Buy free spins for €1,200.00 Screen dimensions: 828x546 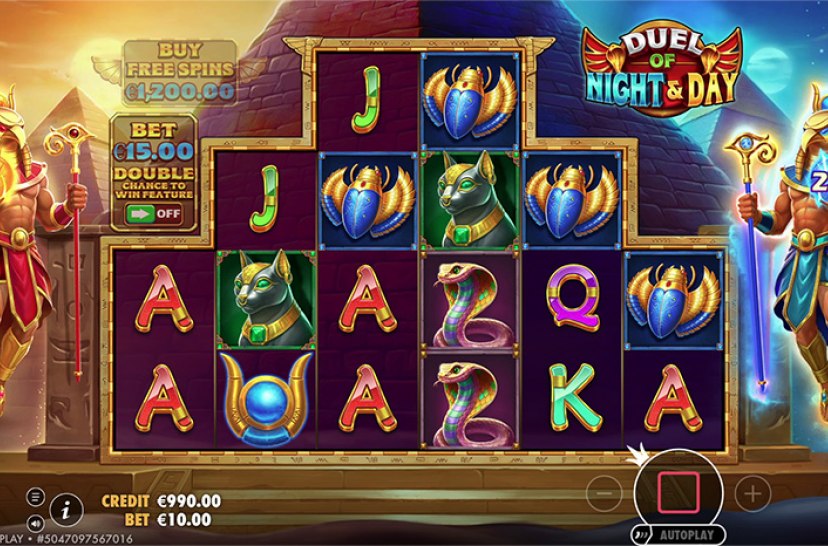tap(179, 72)
